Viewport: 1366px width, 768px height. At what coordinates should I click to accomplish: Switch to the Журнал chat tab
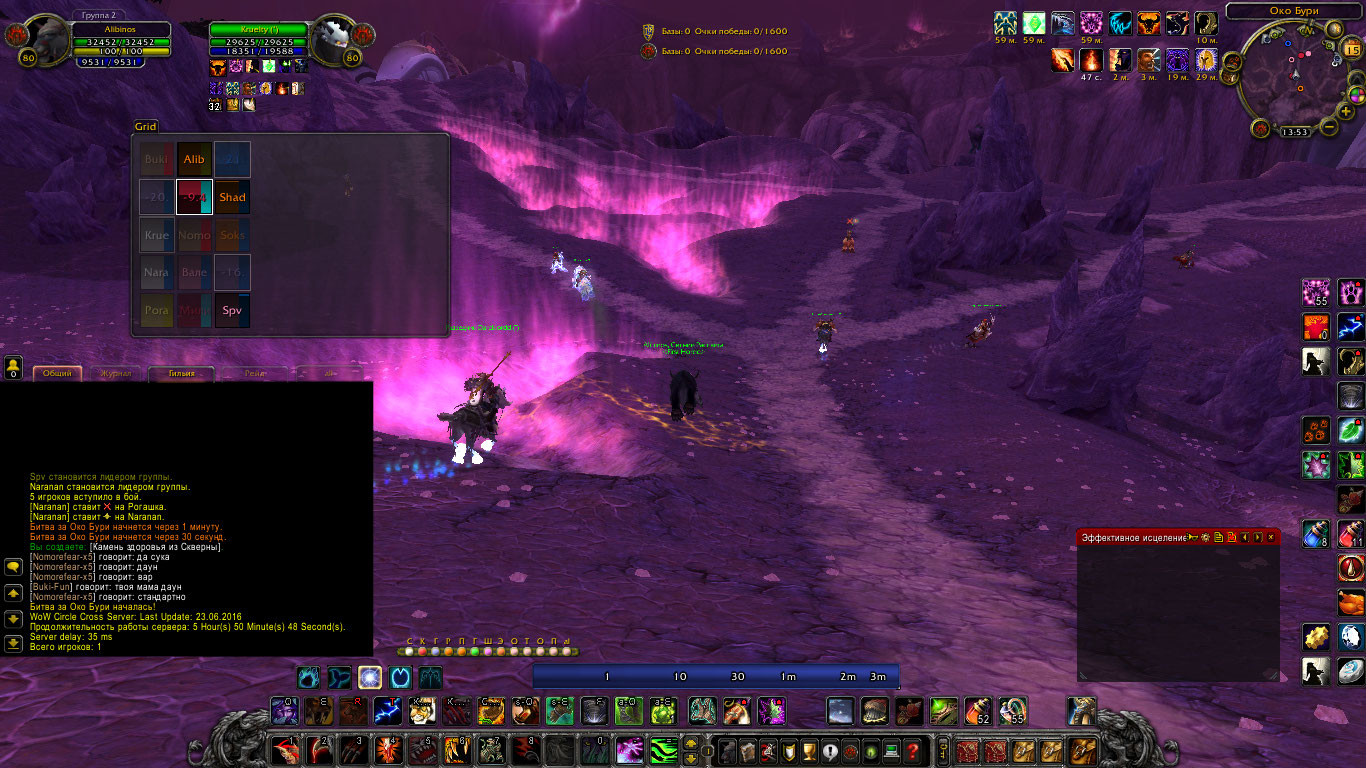pyautogui.click(x=115, y=374)
